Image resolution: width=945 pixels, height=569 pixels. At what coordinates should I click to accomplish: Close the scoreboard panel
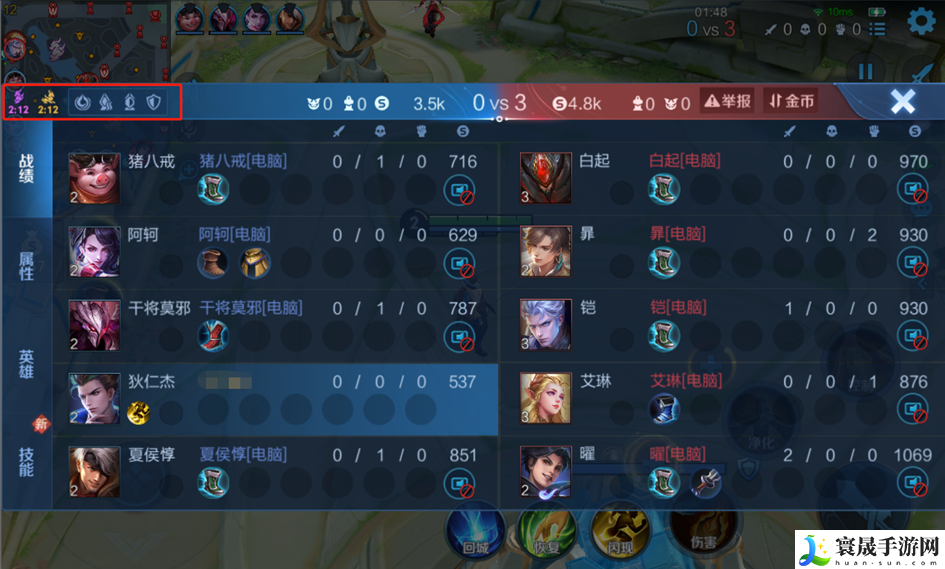902,101
